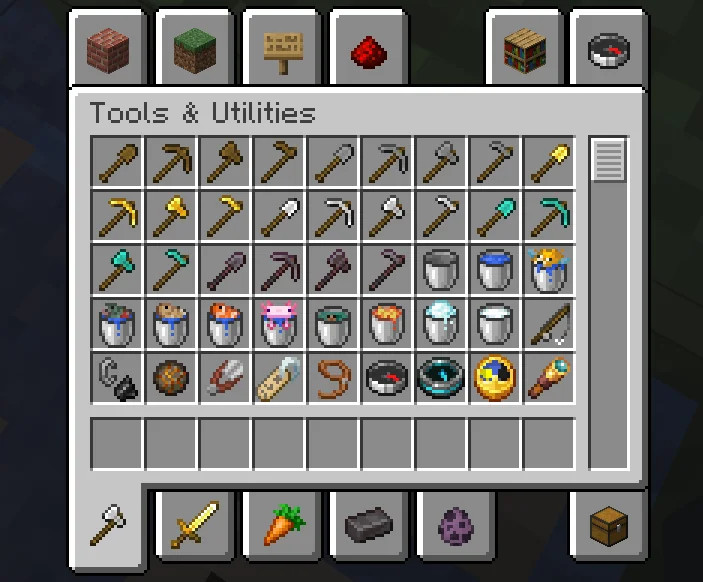The width and height of the screenshot is (703, 582).
Task: Switch to the grass block Natural tab
Action: point(196,49)
